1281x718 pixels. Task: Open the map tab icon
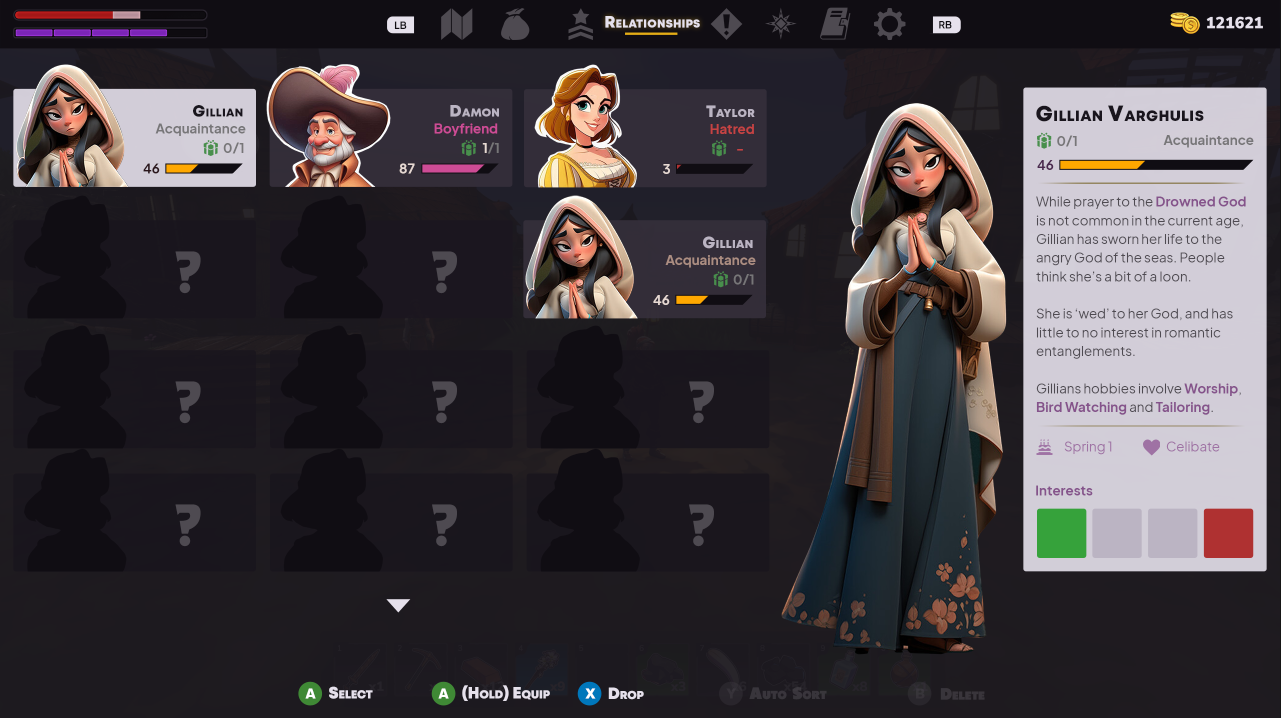pyautogui.click(x=456, y=24)
